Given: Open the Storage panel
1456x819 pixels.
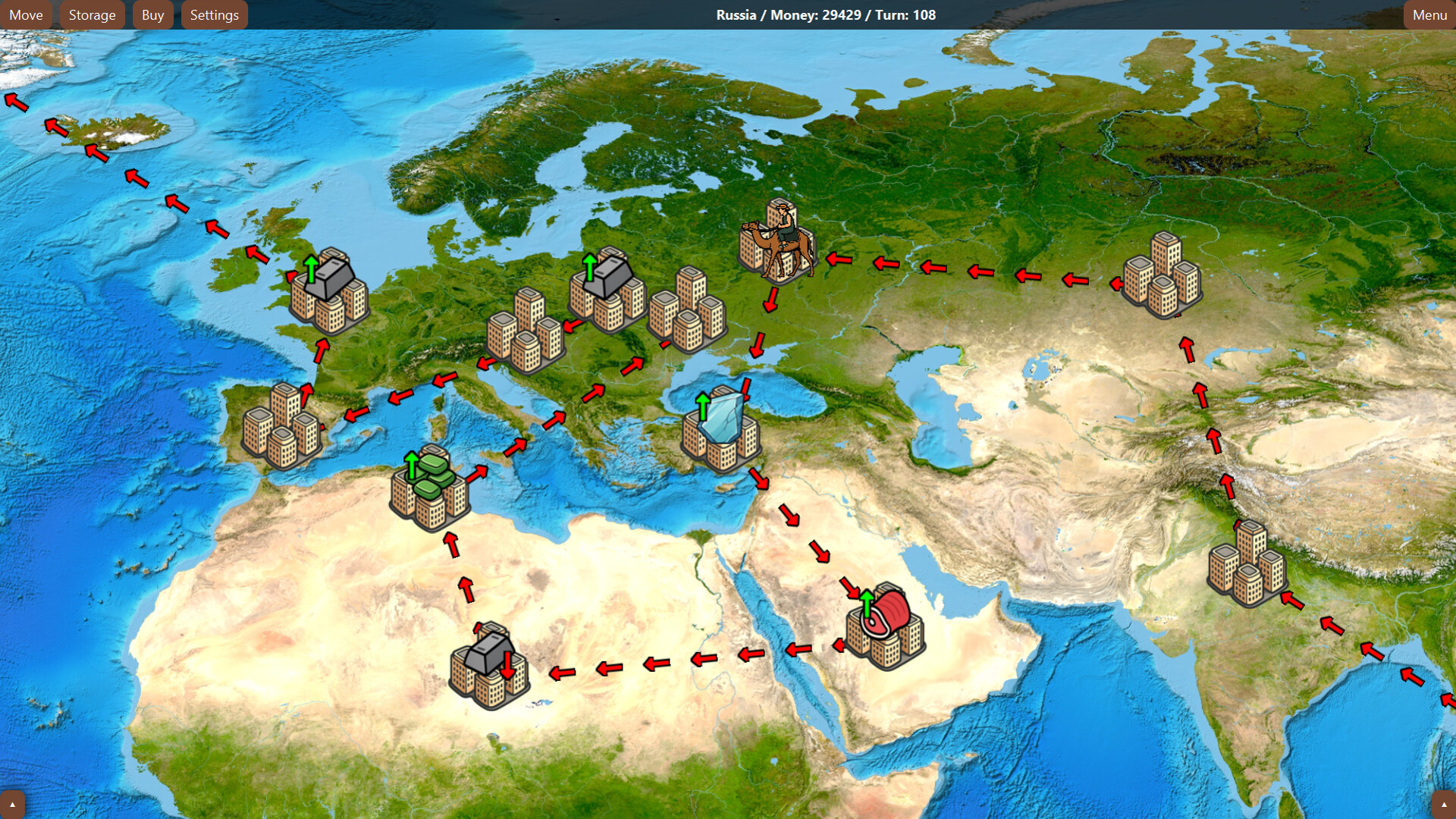Looking at the screenshot, I should (x=92, y=14).
